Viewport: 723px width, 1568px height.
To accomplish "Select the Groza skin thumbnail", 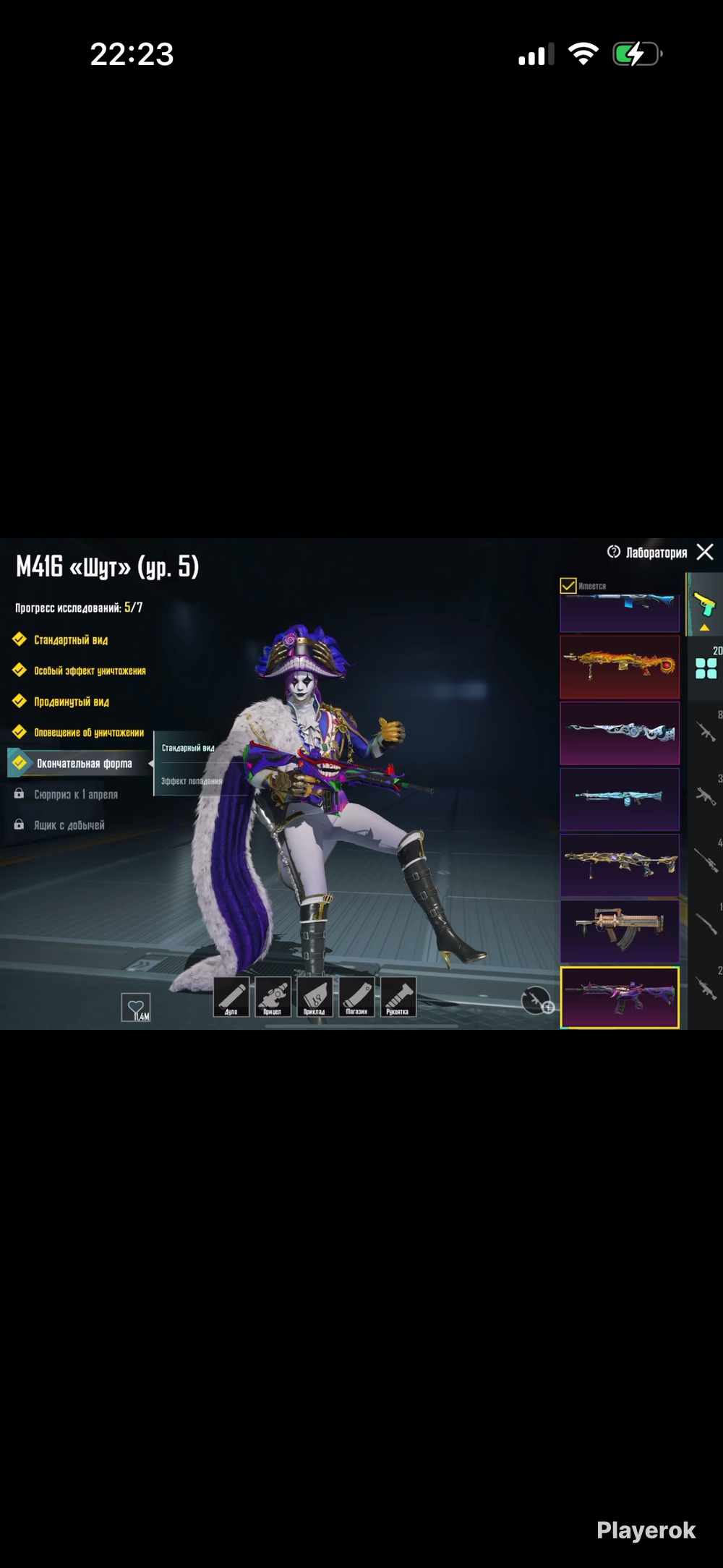I will point(620,931).
